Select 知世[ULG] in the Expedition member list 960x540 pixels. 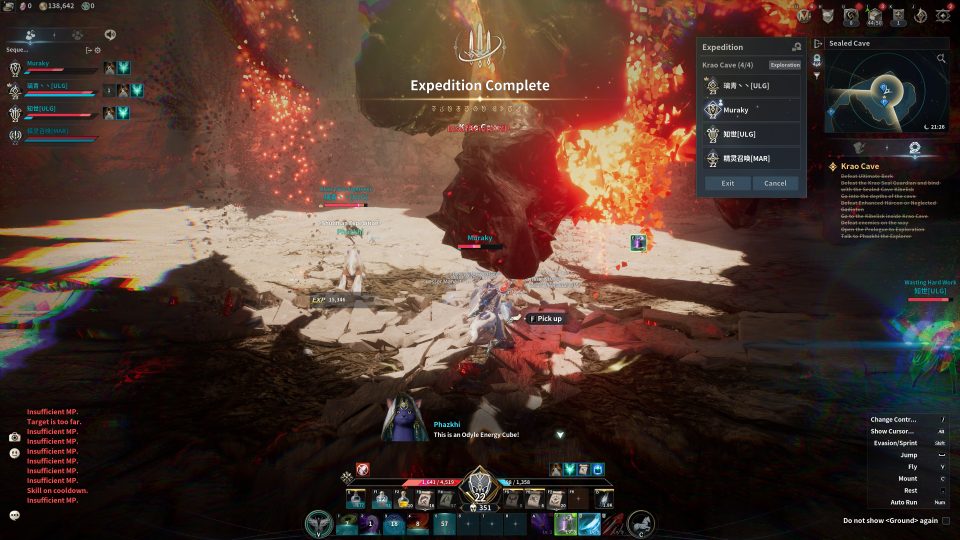point(752,134)
